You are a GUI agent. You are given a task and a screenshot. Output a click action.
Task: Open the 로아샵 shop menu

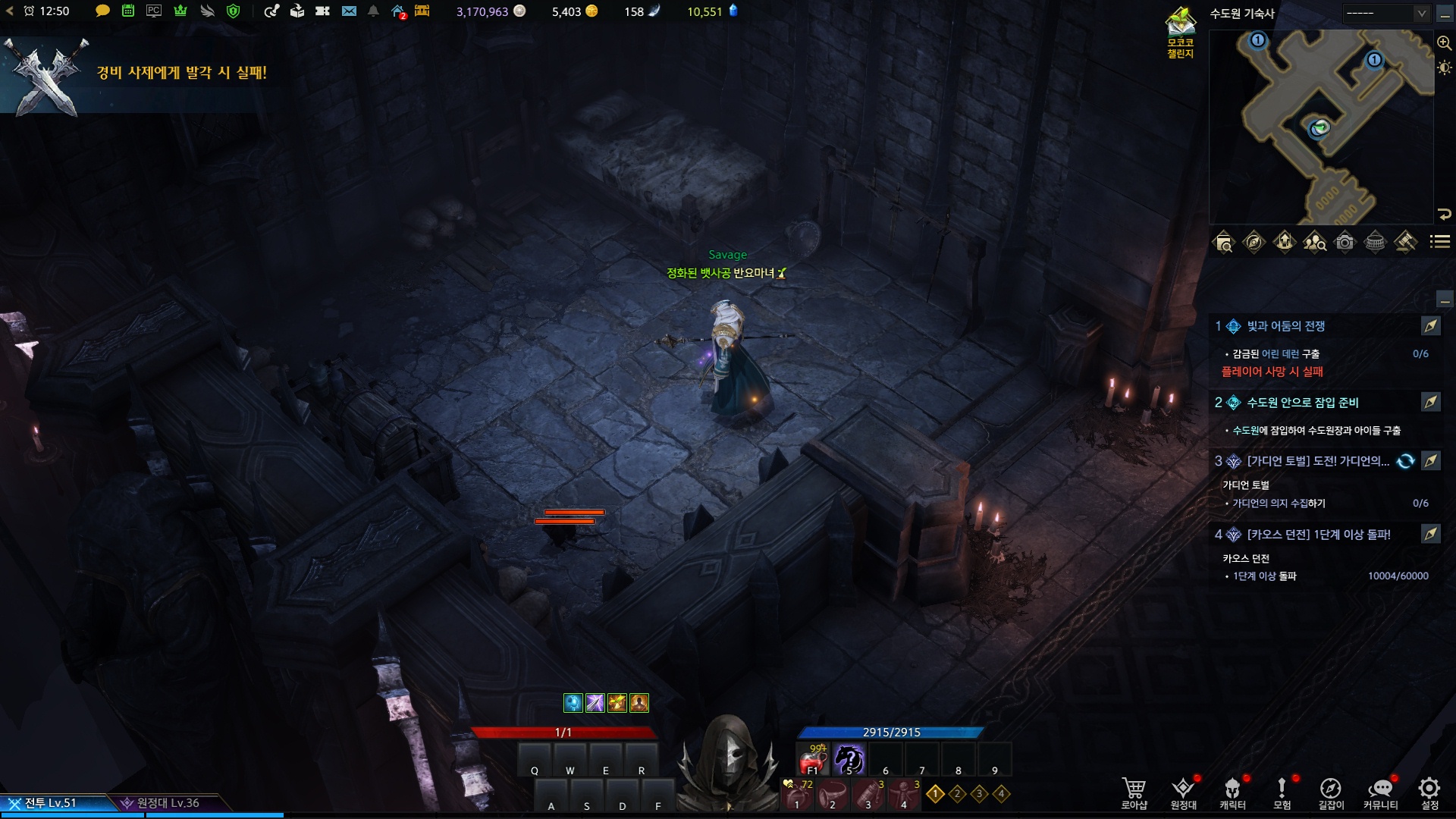click(x=1134, y=792)
